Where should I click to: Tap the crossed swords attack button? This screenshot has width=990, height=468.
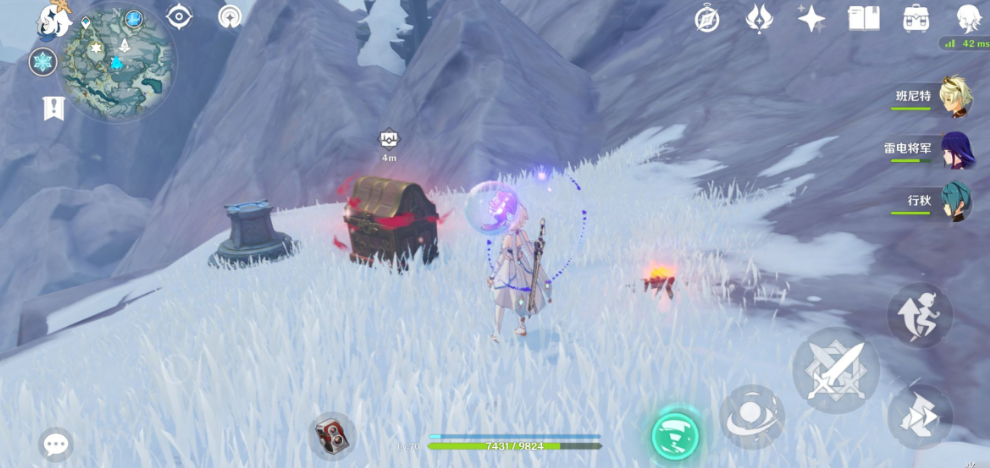coord(836,372)
